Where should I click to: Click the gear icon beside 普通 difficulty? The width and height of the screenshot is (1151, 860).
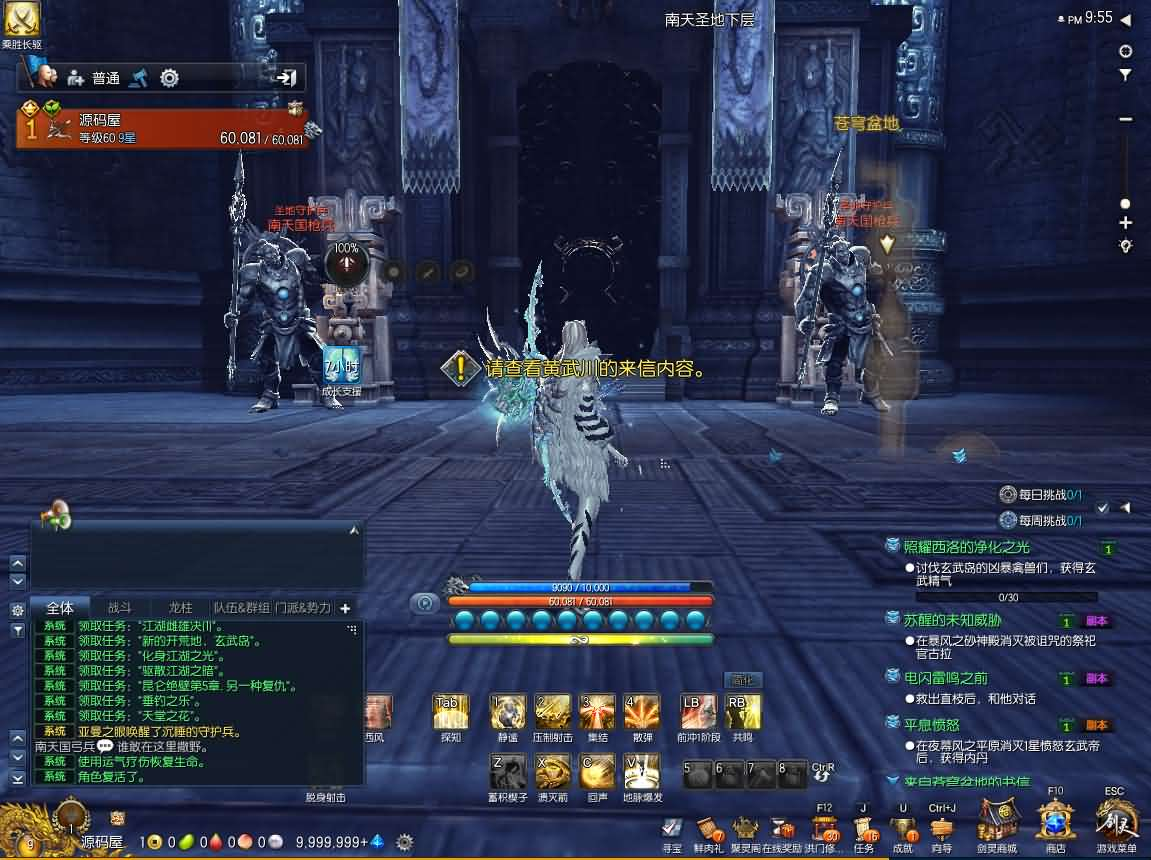[170, 77]
